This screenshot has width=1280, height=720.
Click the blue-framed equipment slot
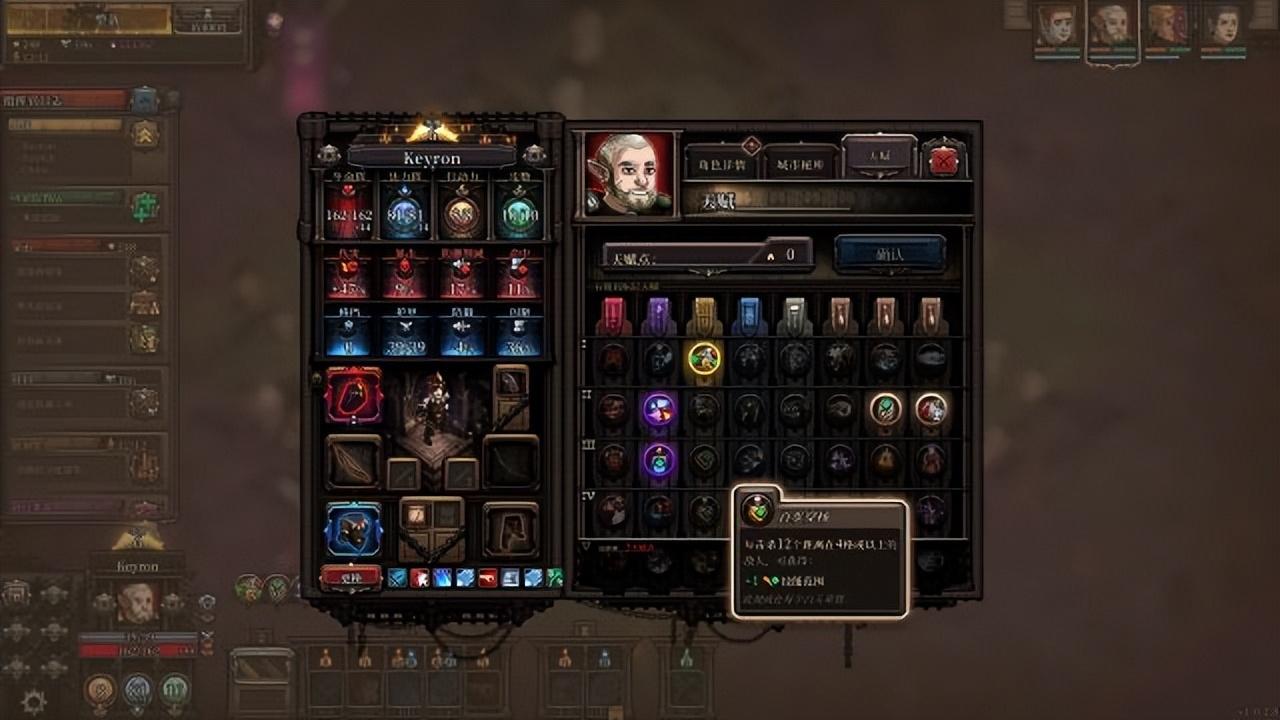point(353,529)
